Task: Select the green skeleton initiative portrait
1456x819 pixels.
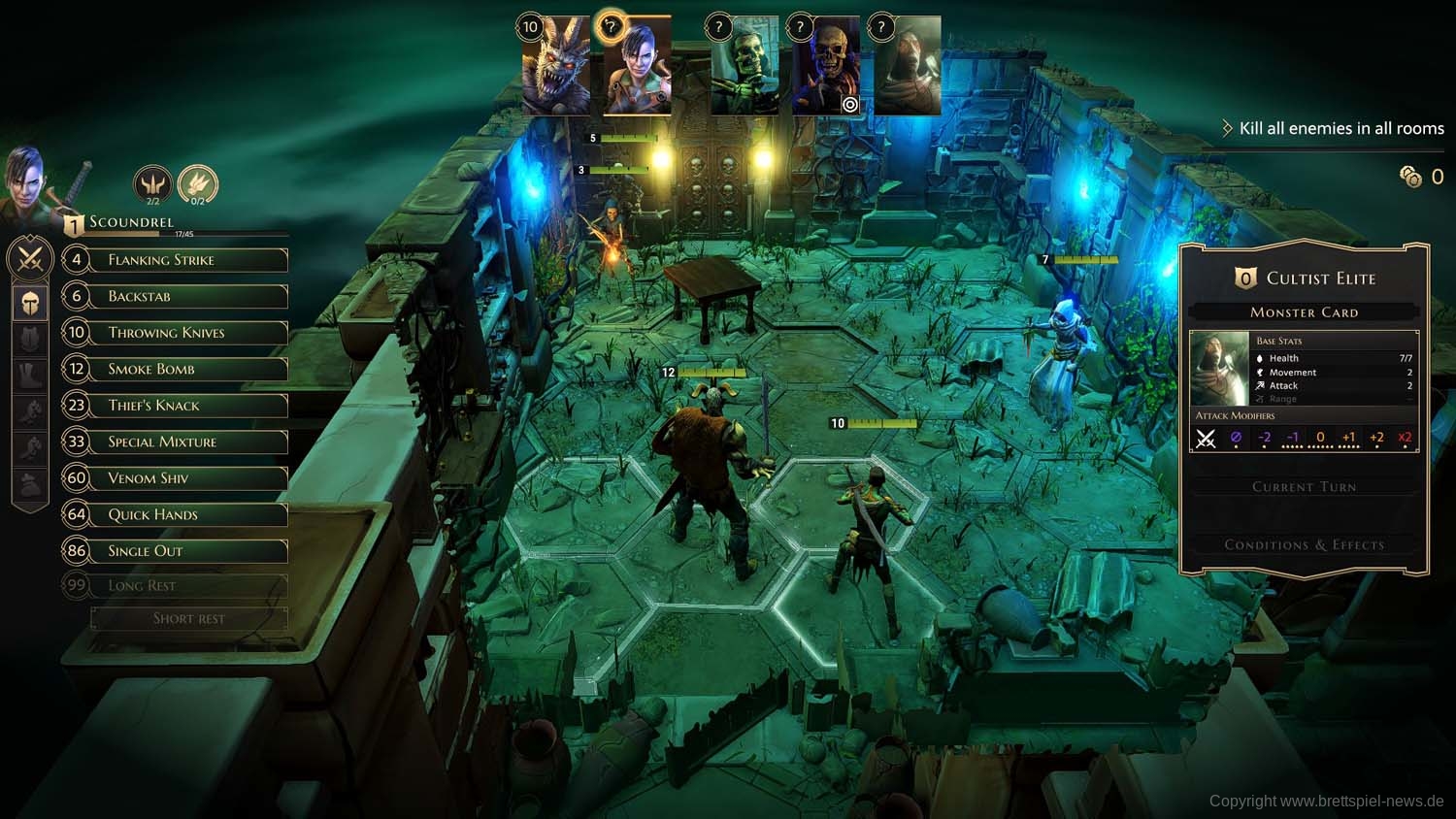Action: point(744,68)
